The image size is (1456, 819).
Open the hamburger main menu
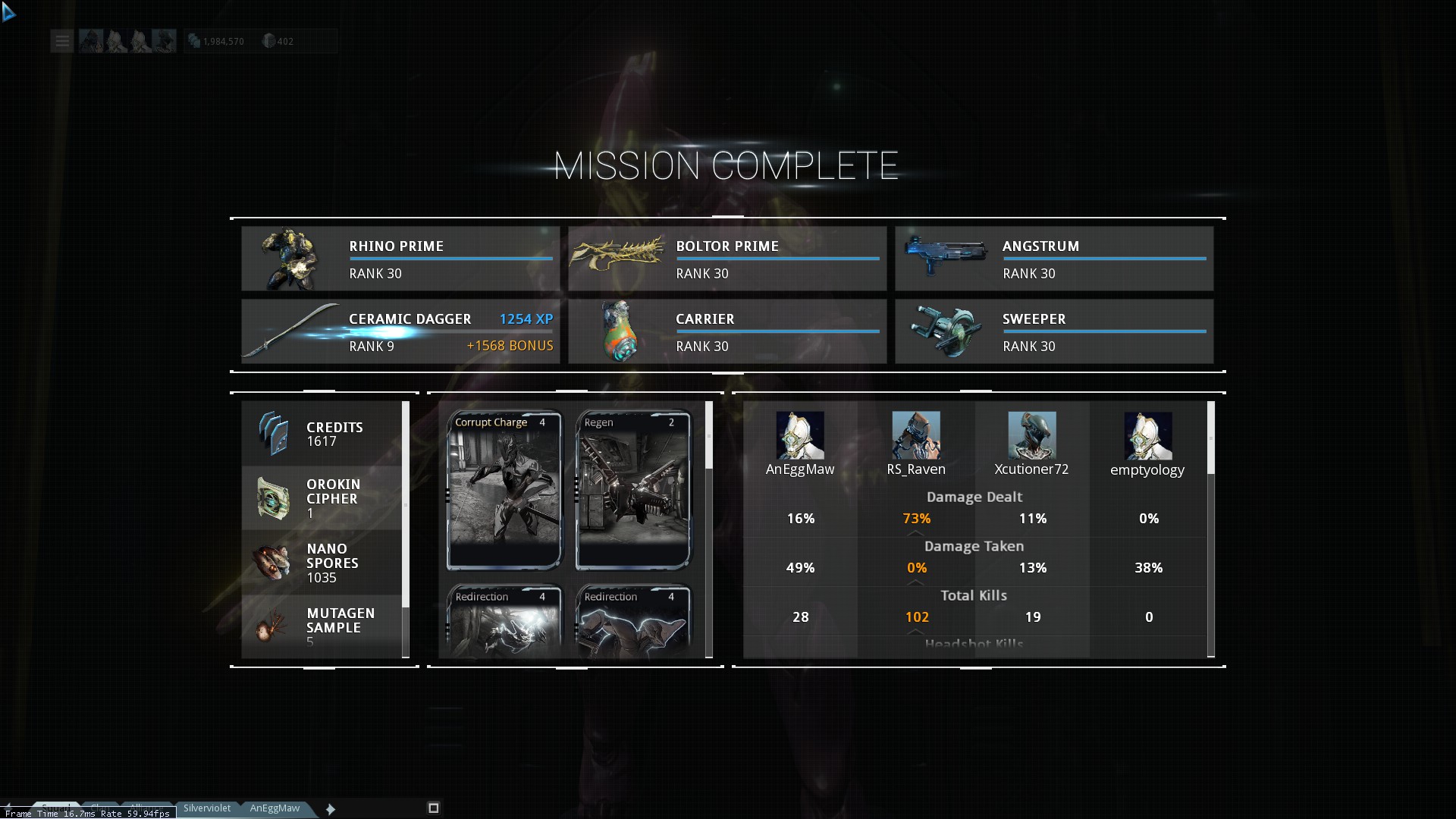[x=62, y=41]
